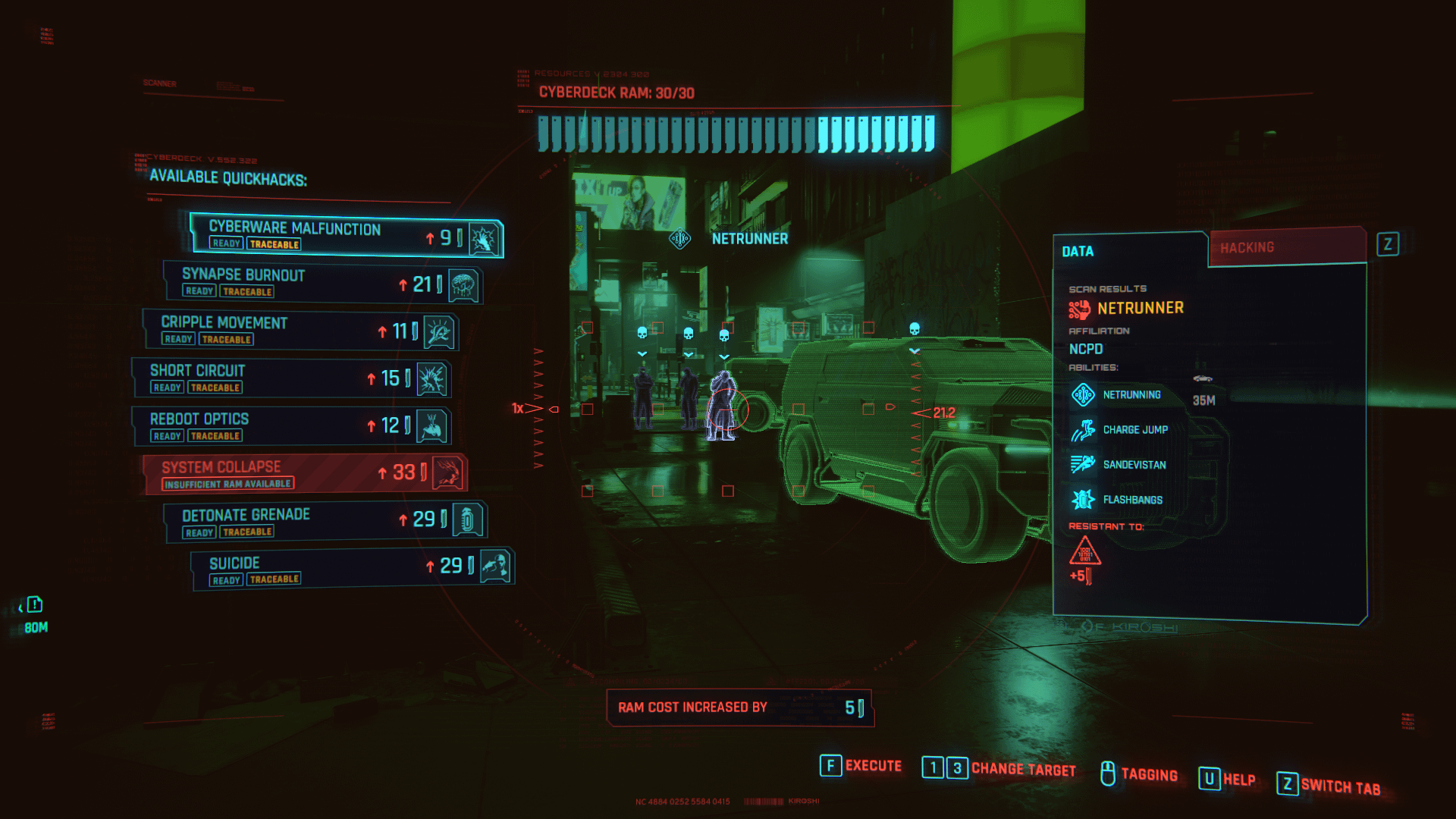Select Cripple Movement from the quickhack list
1456x819 pixels.
click(300, 331)
